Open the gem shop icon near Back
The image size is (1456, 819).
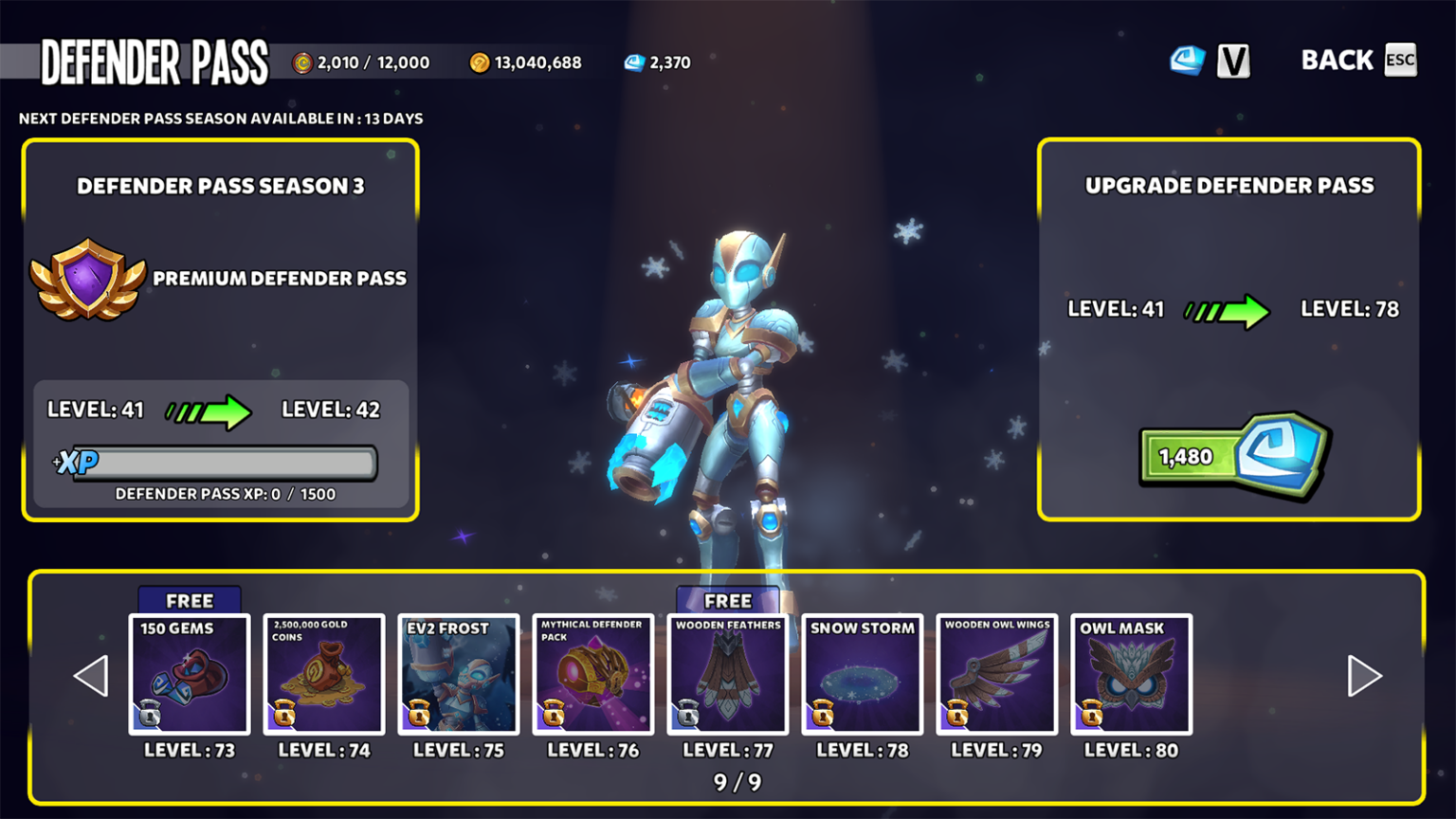pos(1187,61)
